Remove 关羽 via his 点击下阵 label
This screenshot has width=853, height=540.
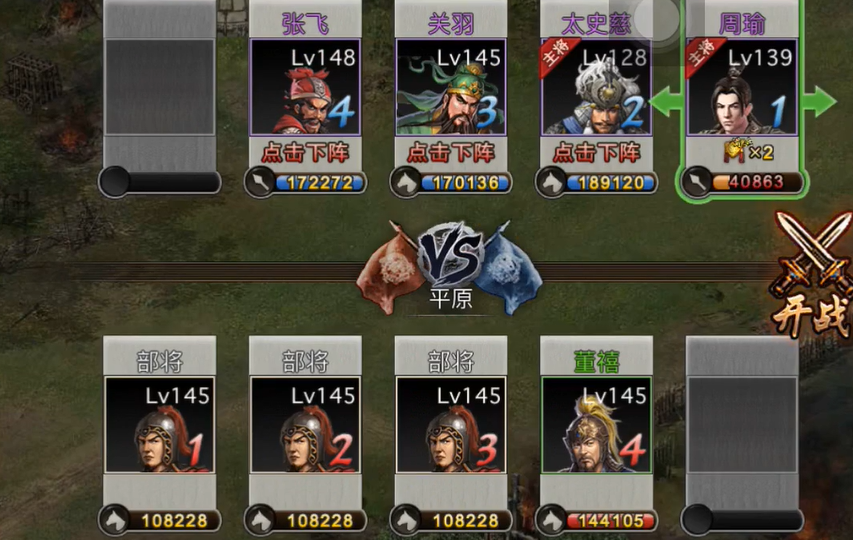[x=451, y=153]
